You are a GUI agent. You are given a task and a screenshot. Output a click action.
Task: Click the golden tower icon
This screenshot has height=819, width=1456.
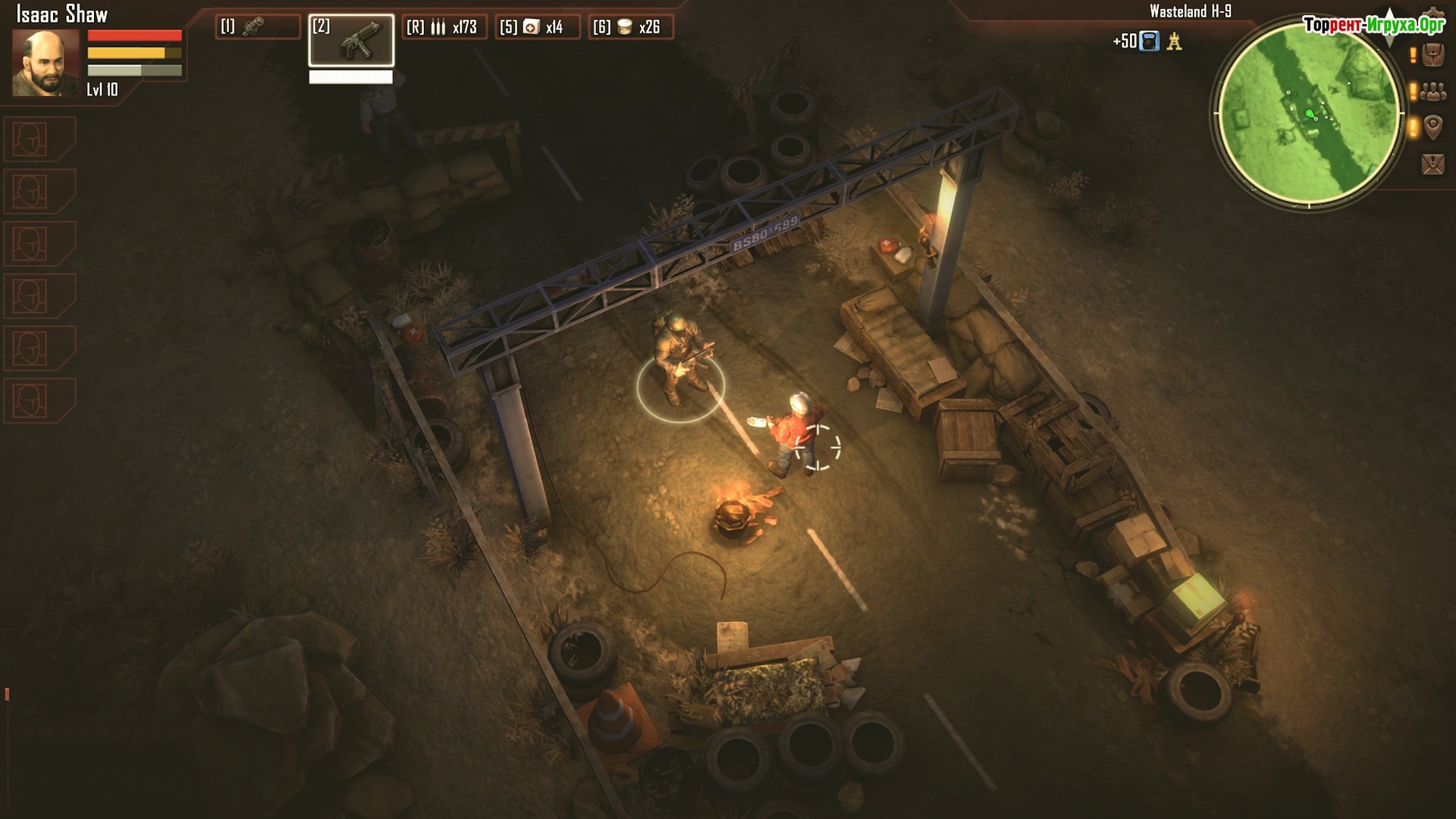(x=1175, y=41)
